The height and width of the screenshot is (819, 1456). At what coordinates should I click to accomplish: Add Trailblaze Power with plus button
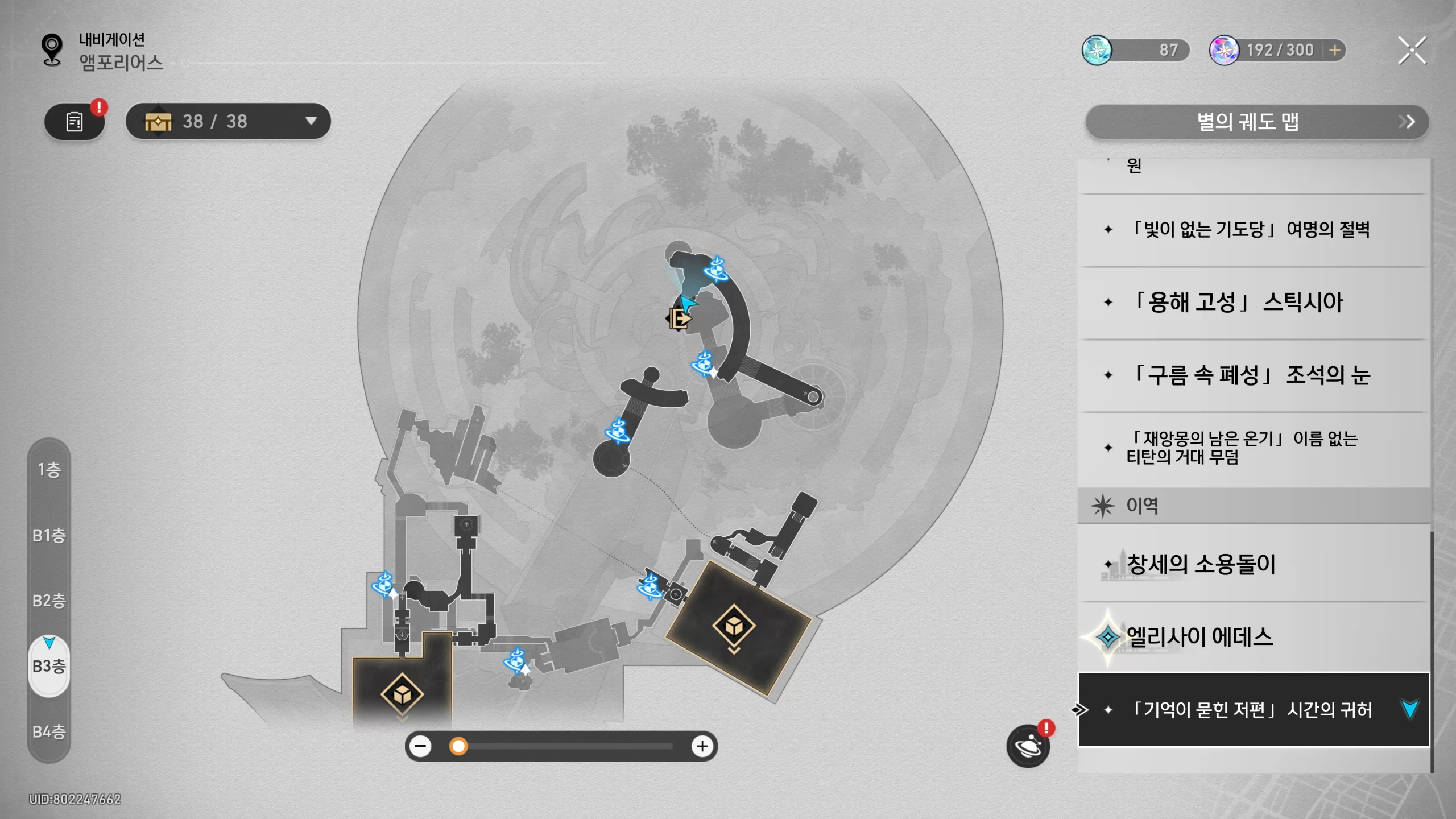[1335, 50]
